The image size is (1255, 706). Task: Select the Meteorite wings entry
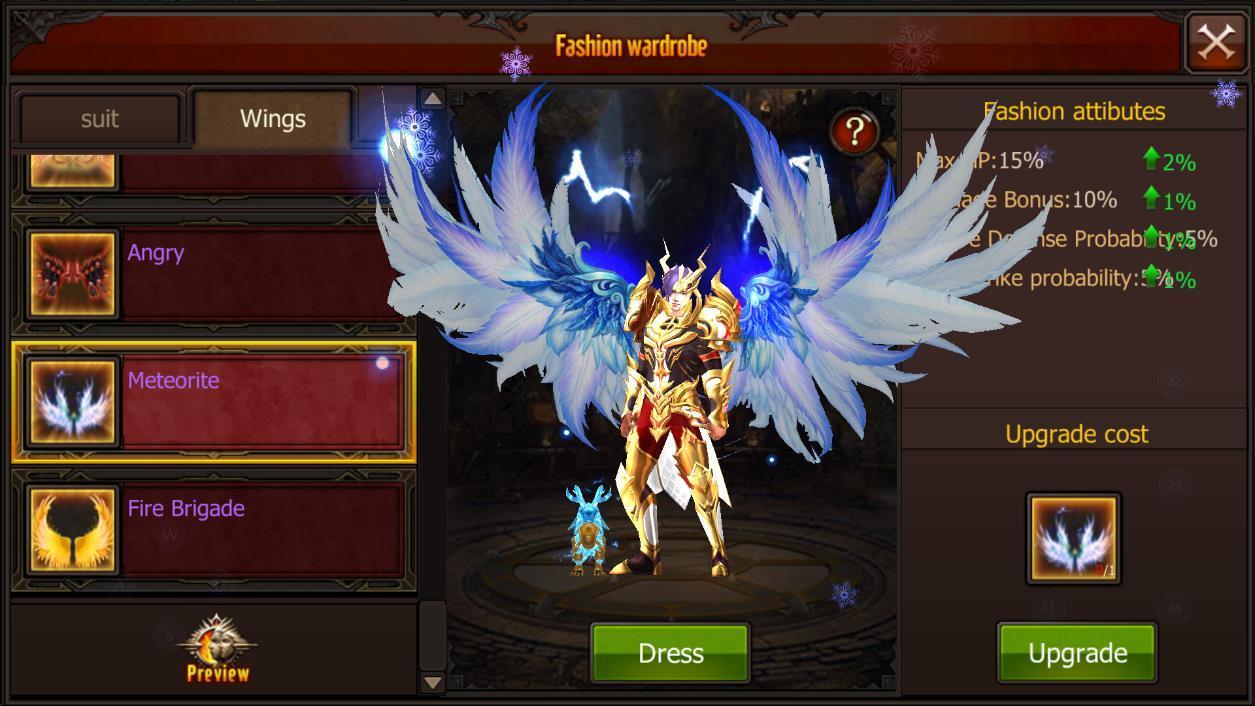pyautogui.click(x=212, y=402)
